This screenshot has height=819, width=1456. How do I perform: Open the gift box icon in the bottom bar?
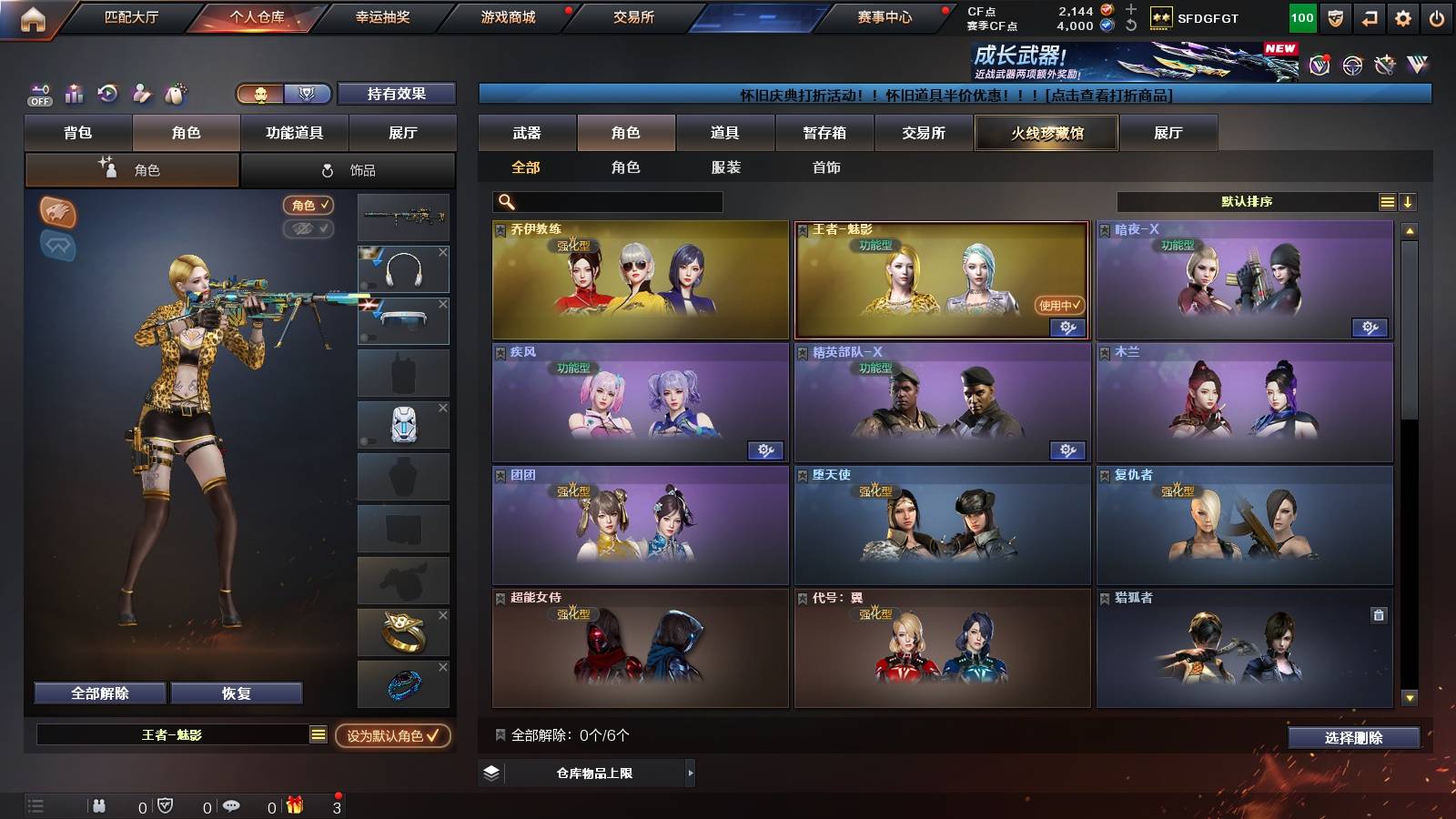click(x=293, y=804)
